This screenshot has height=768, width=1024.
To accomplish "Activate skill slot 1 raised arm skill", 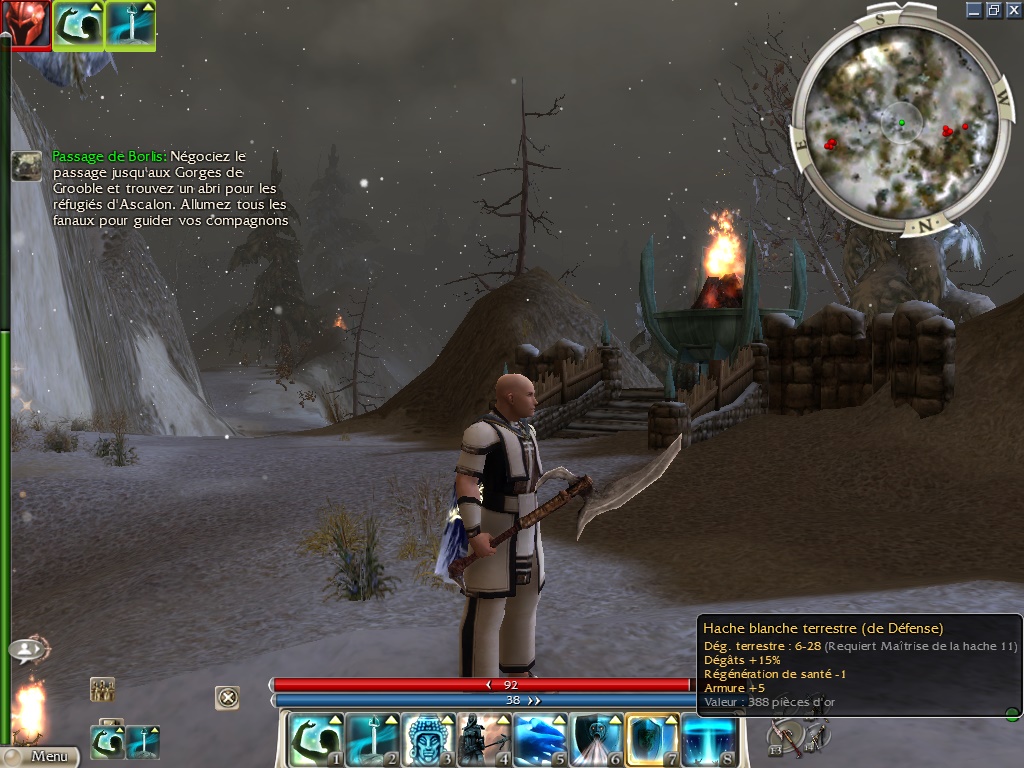I will click(x=313, y=741).
